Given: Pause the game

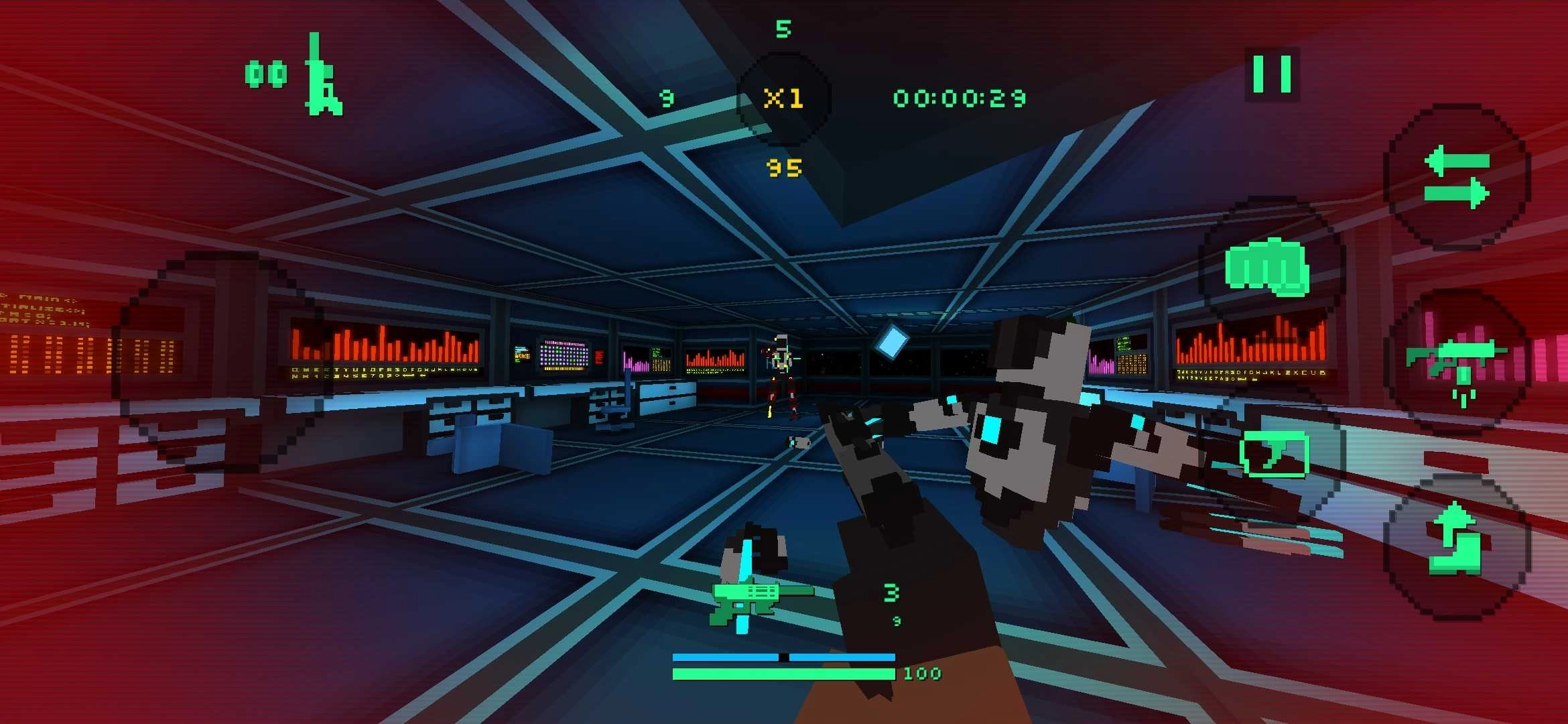Looking at the screenshot, I should pyautogui.click(x=1272, y=74).
